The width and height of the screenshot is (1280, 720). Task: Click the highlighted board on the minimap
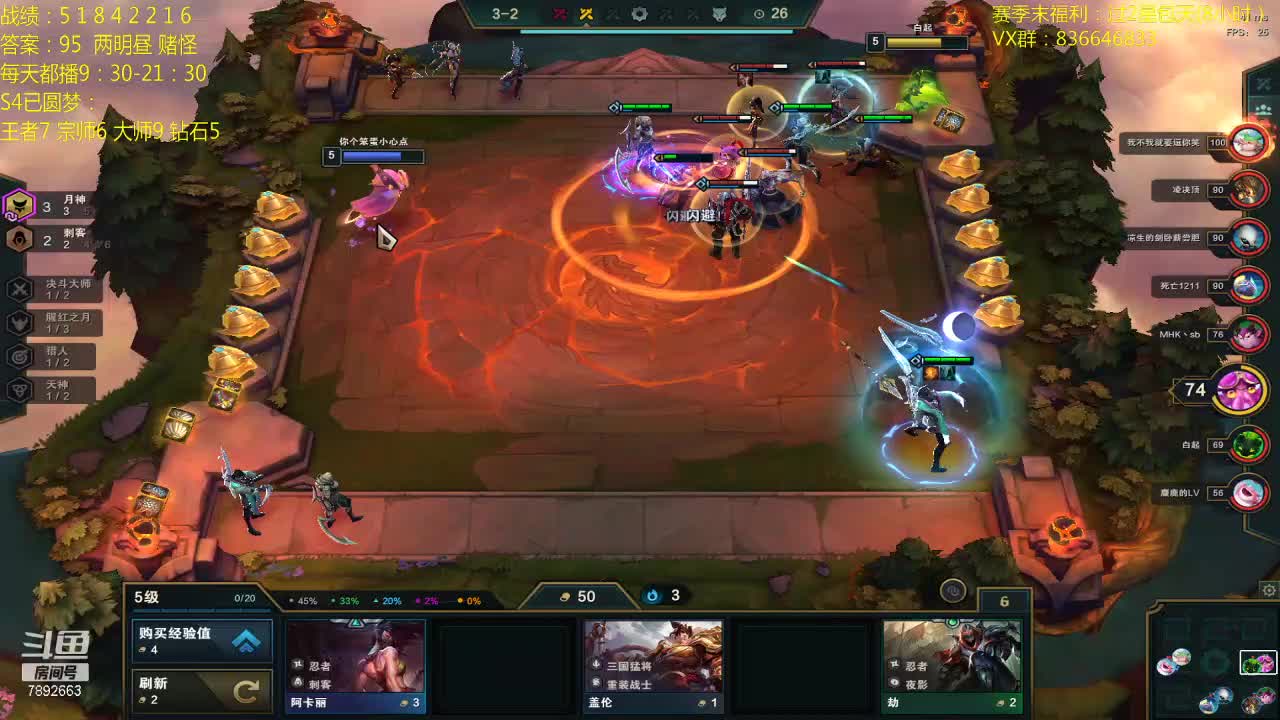coord(1258,662)
